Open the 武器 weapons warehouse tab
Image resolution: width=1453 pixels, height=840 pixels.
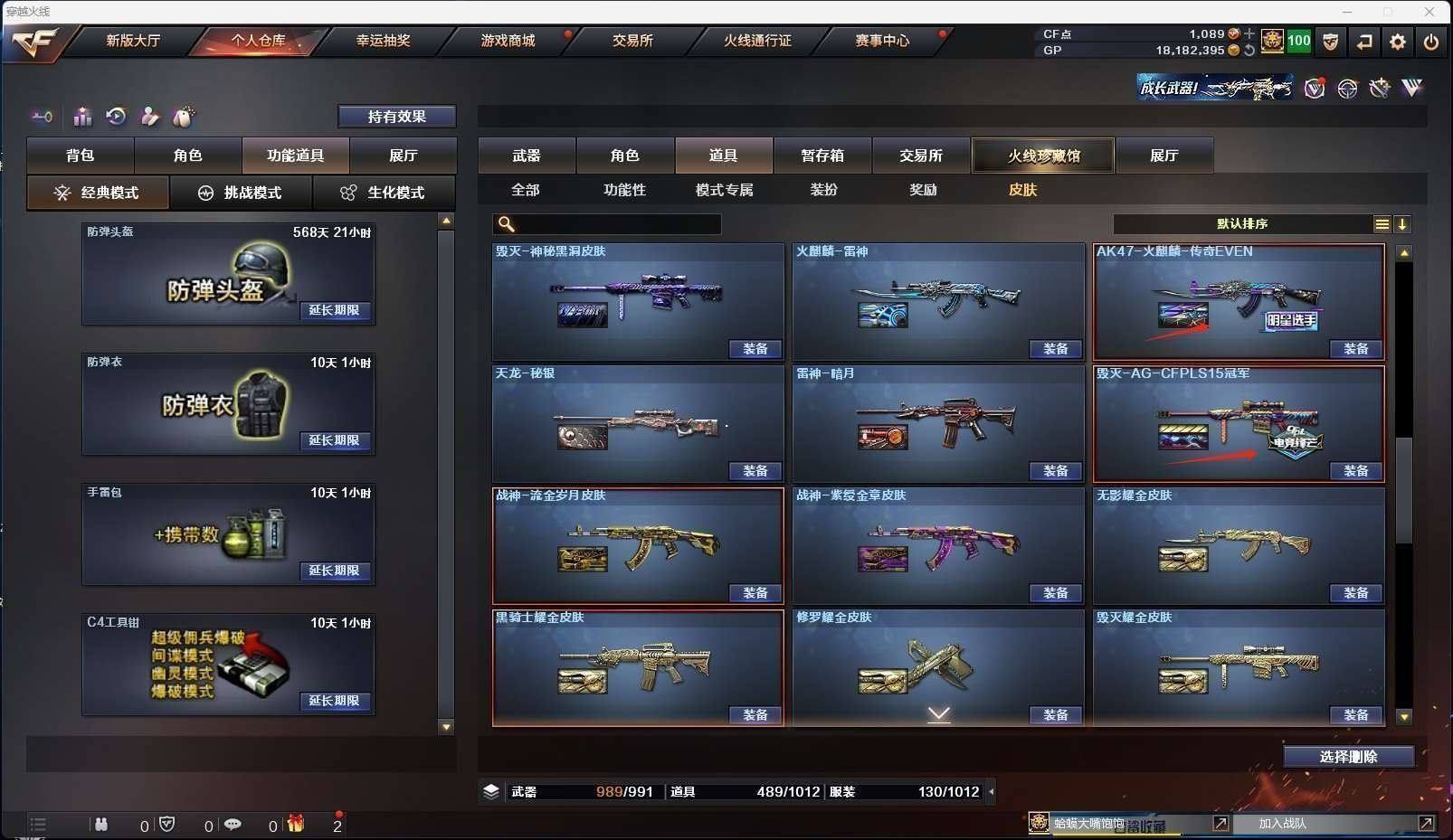527,156
